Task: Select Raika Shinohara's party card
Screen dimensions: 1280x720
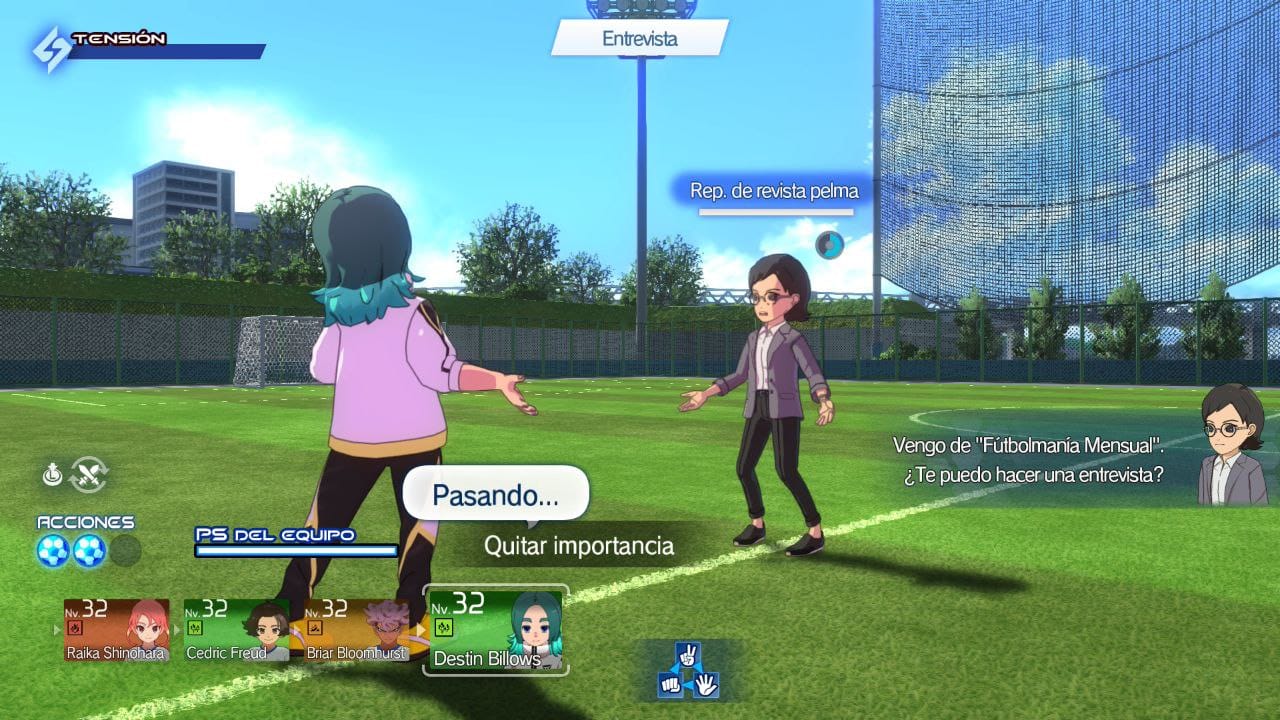Action: pyautogui.click(x=117, y=630)
